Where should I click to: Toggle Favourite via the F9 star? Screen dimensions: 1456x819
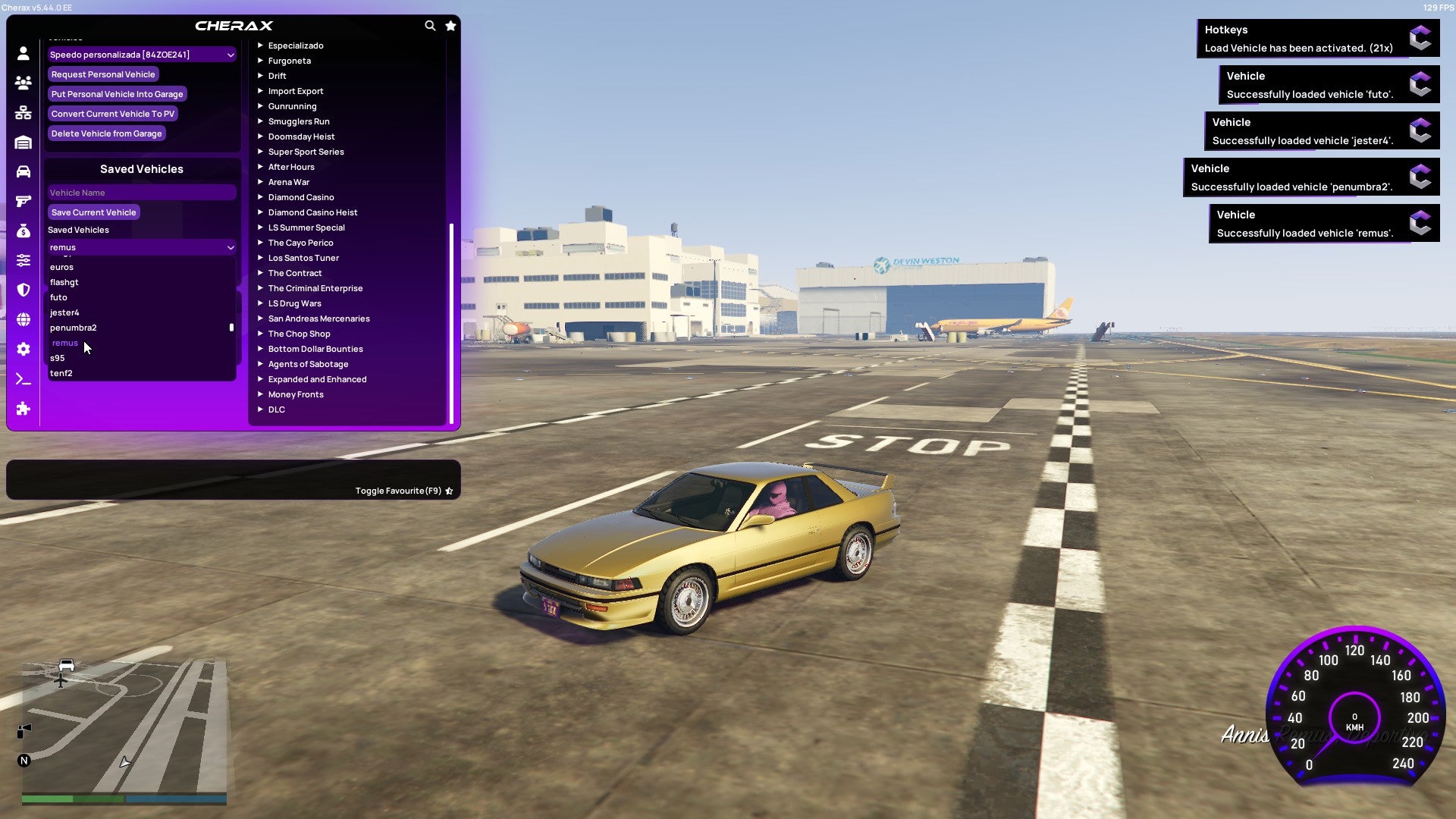click(448, 491)
